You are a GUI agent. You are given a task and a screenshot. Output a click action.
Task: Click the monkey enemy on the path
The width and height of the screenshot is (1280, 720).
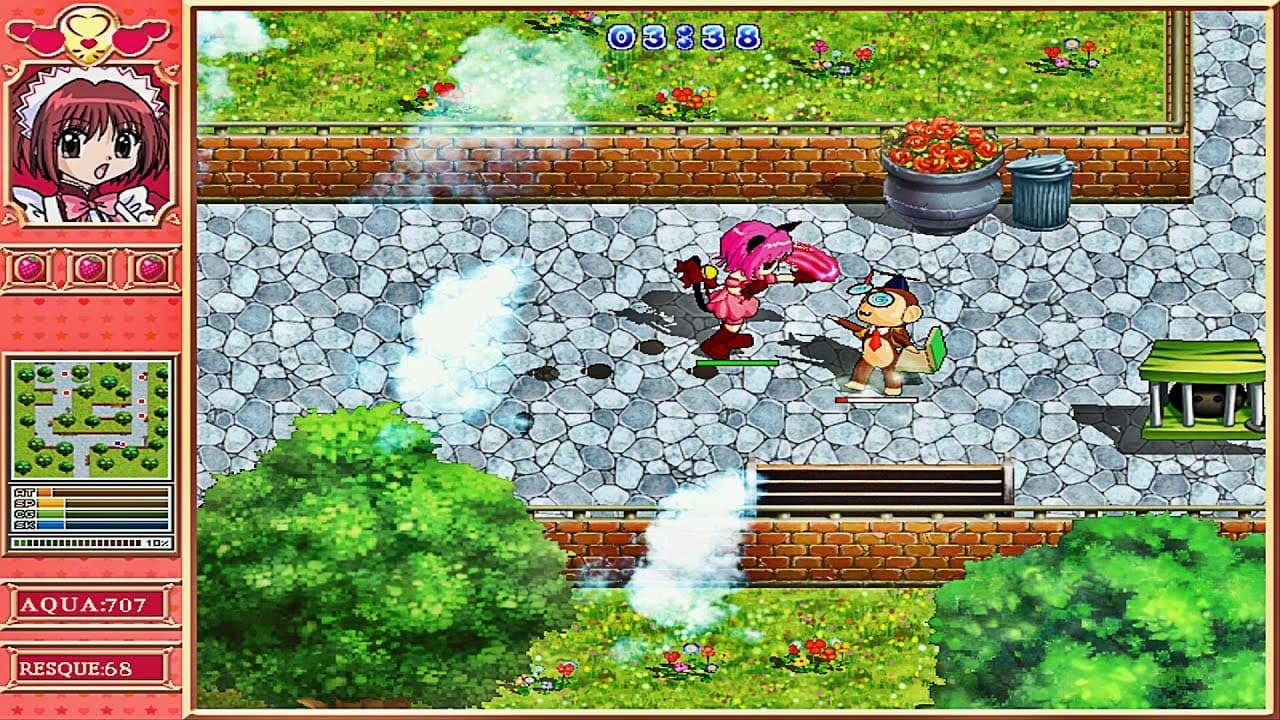tap(880, 330)
